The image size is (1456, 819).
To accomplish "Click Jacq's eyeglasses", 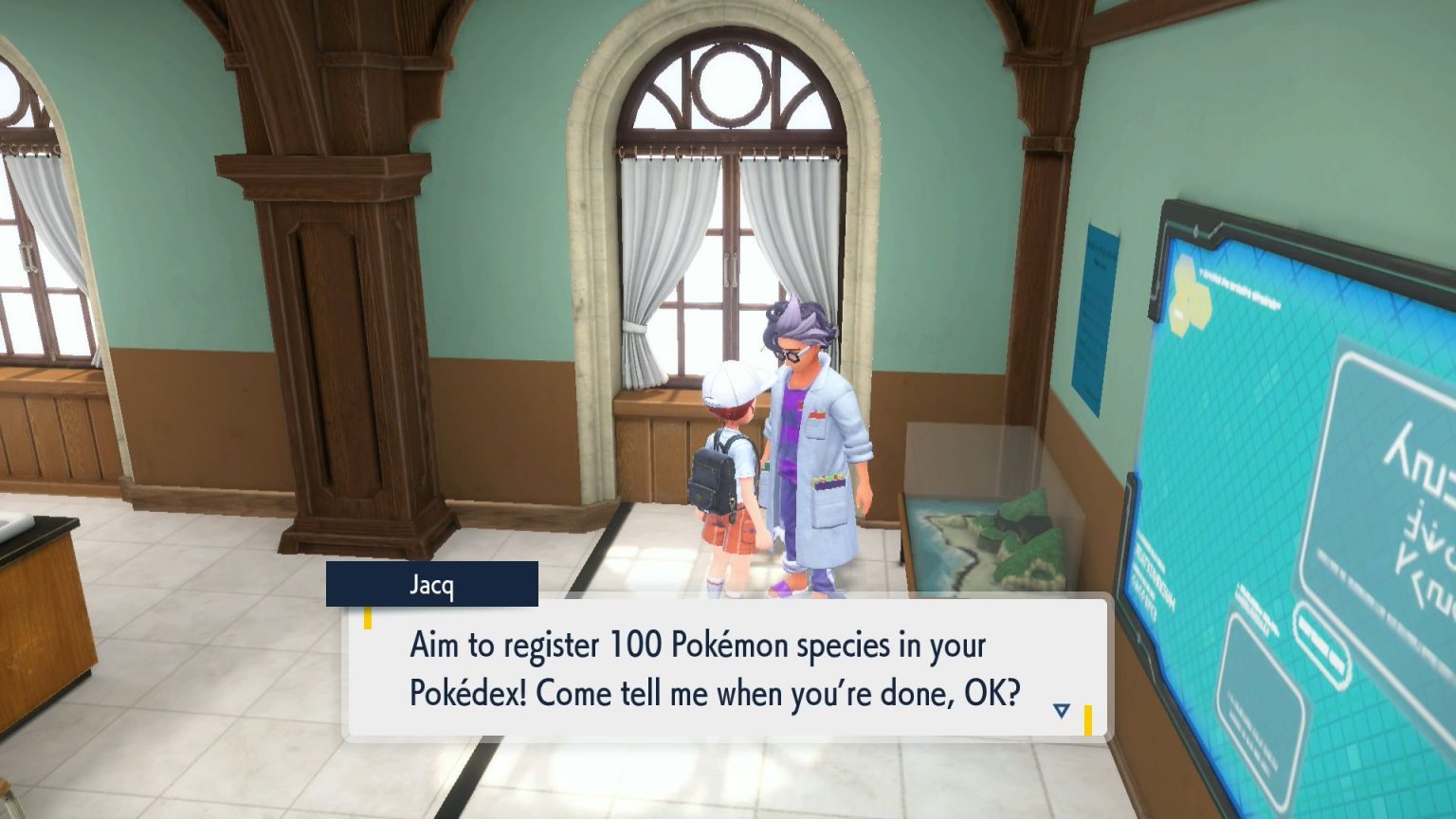I will tap(794, 353).
